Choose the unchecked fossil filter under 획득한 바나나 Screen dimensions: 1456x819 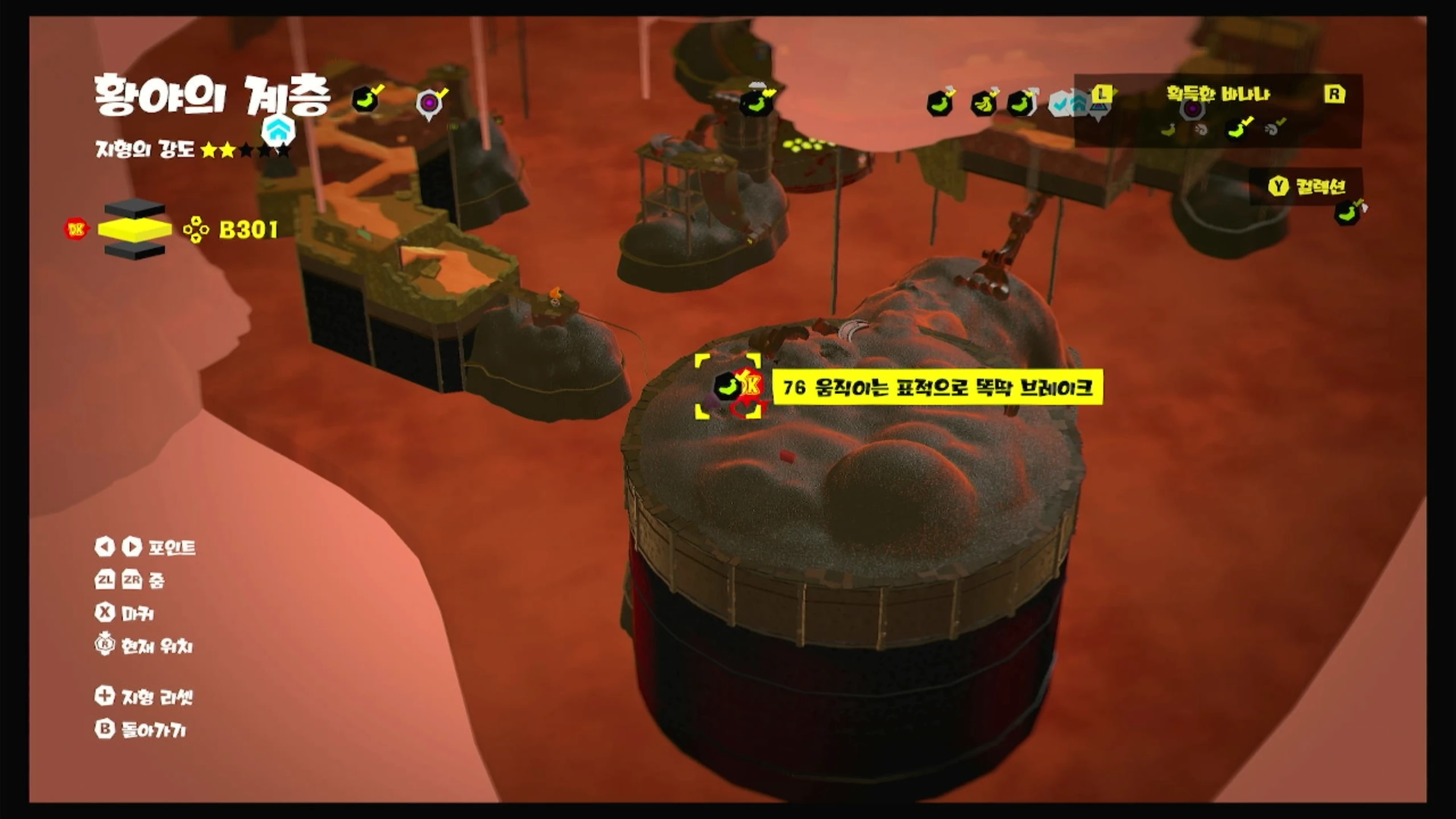point(1201,130)
